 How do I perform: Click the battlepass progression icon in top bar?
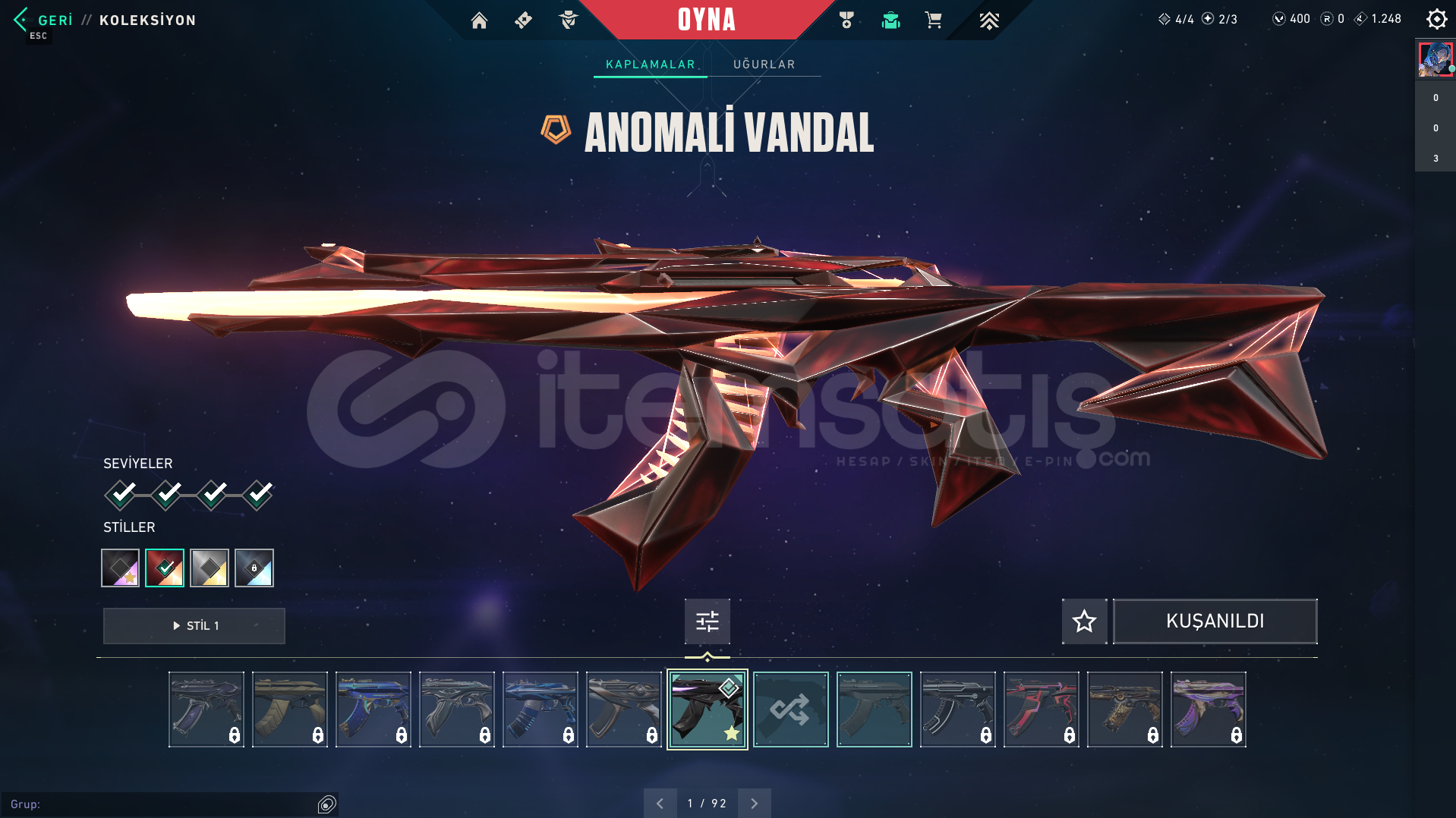[x=989, y=20]
